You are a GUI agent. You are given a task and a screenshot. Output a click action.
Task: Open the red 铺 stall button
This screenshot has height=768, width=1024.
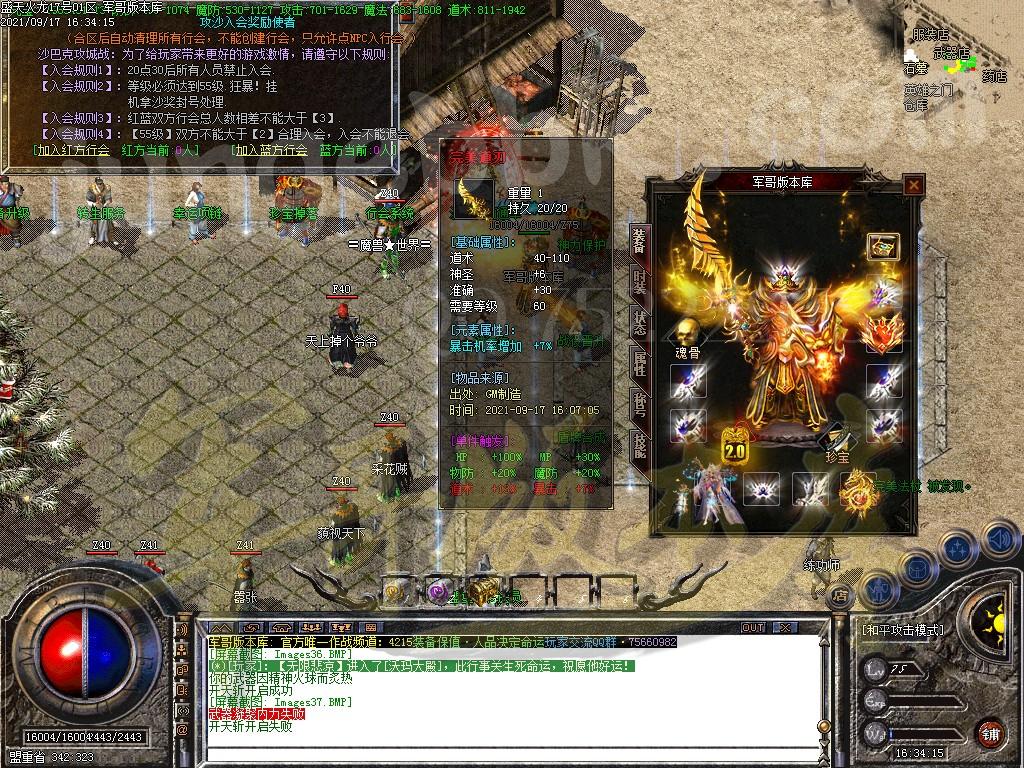coord(990,733)
